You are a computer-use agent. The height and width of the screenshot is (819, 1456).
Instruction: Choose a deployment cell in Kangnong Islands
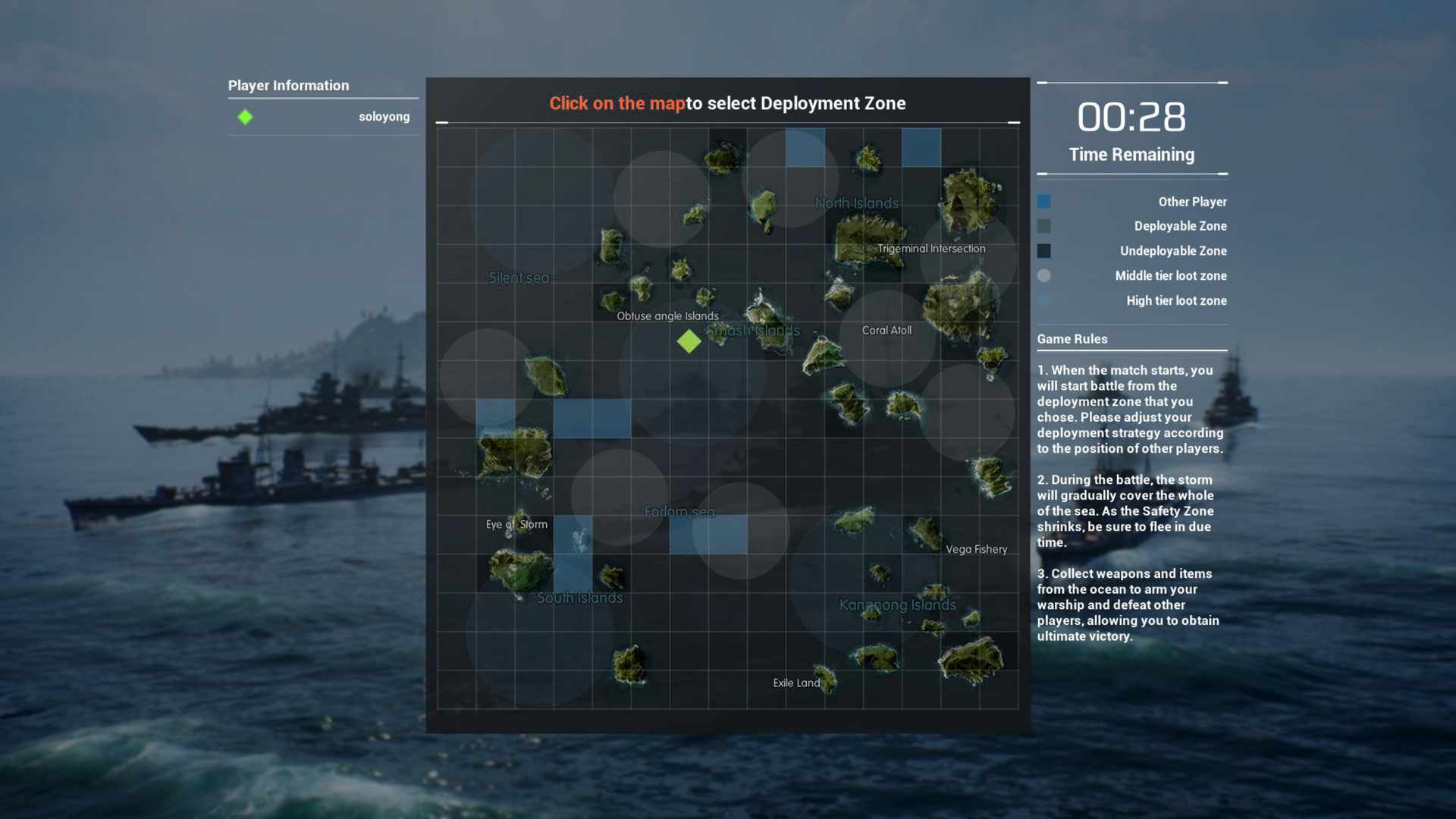(897, 604)
